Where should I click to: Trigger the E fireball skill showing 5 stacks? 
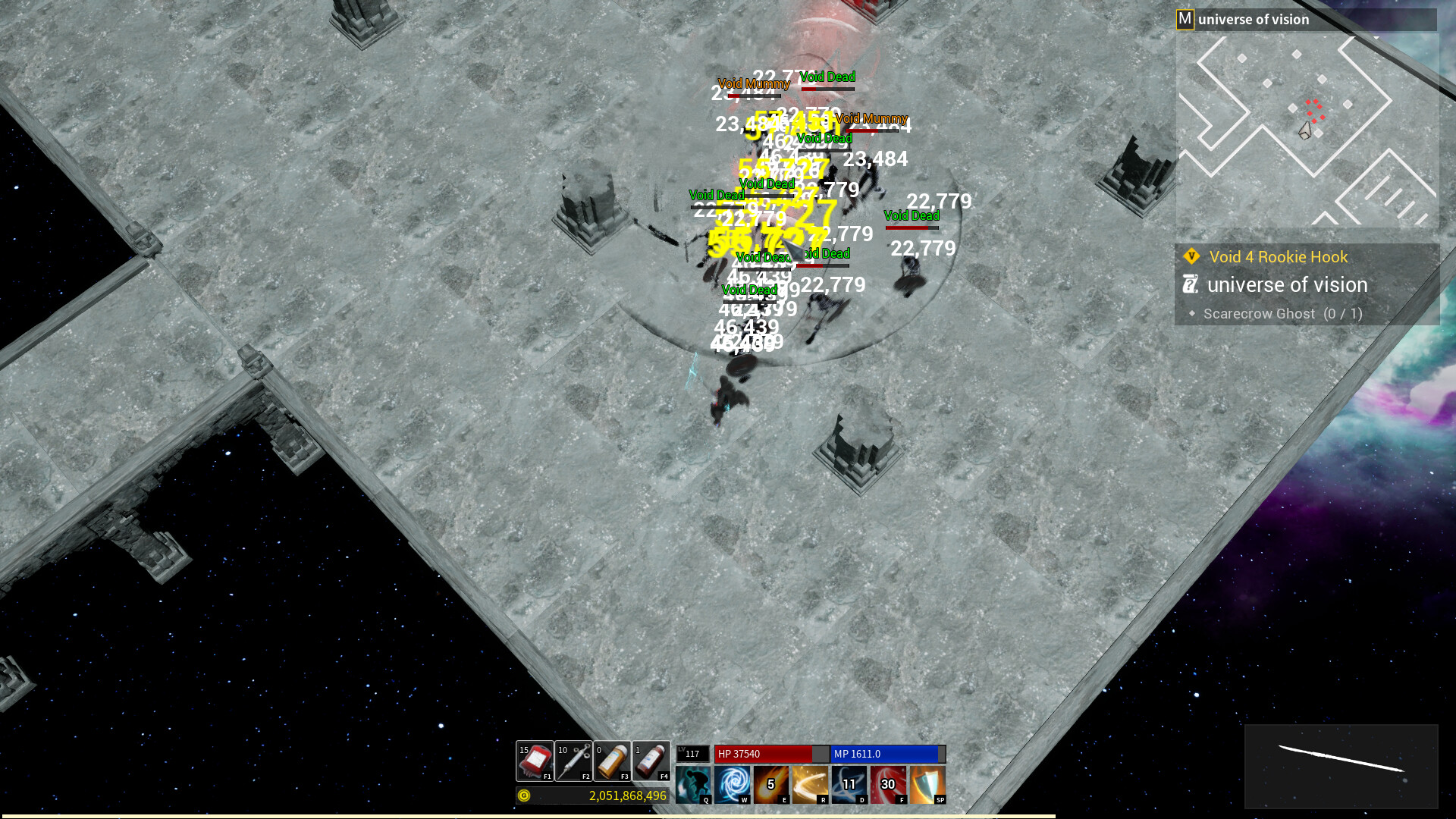(x=772, y=784)
